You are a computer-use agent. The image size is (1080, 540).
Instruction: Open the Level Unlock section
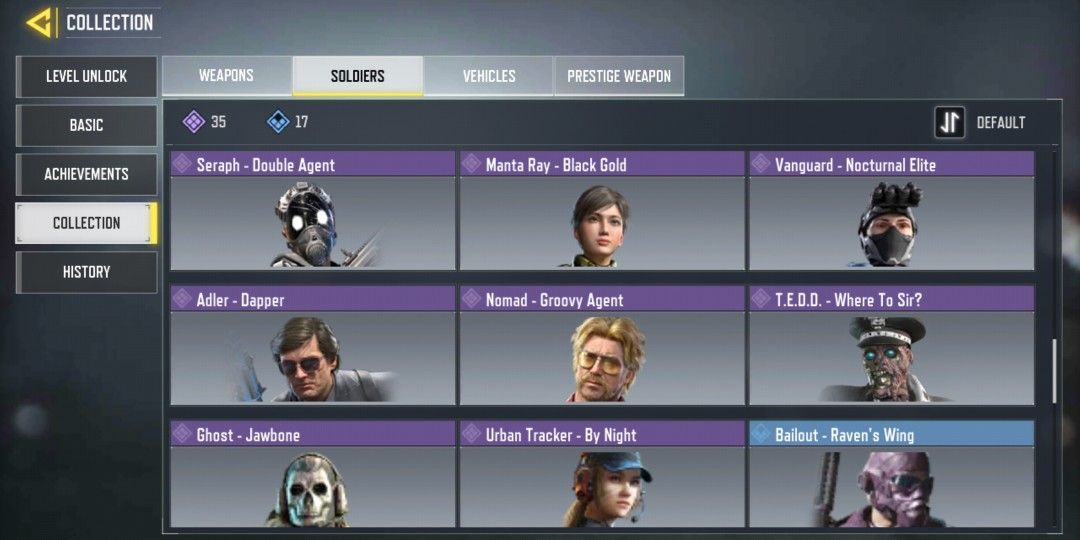(x=86, y=76)
